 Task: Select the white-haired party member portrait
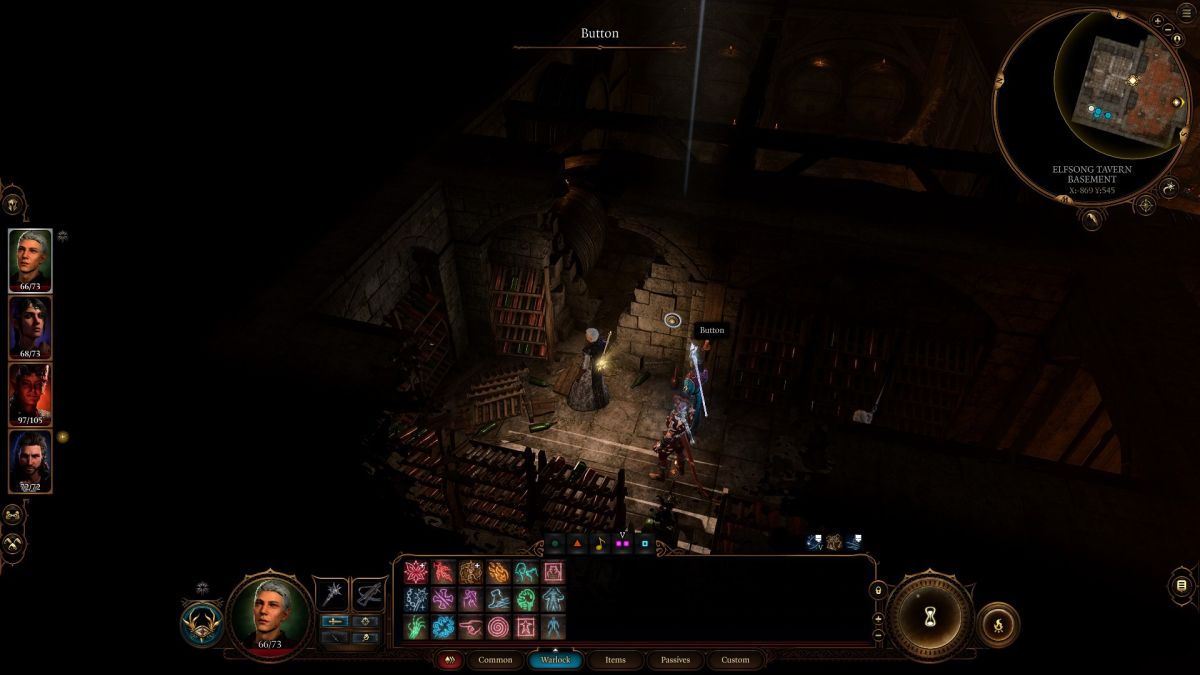(x=30, y=259)
